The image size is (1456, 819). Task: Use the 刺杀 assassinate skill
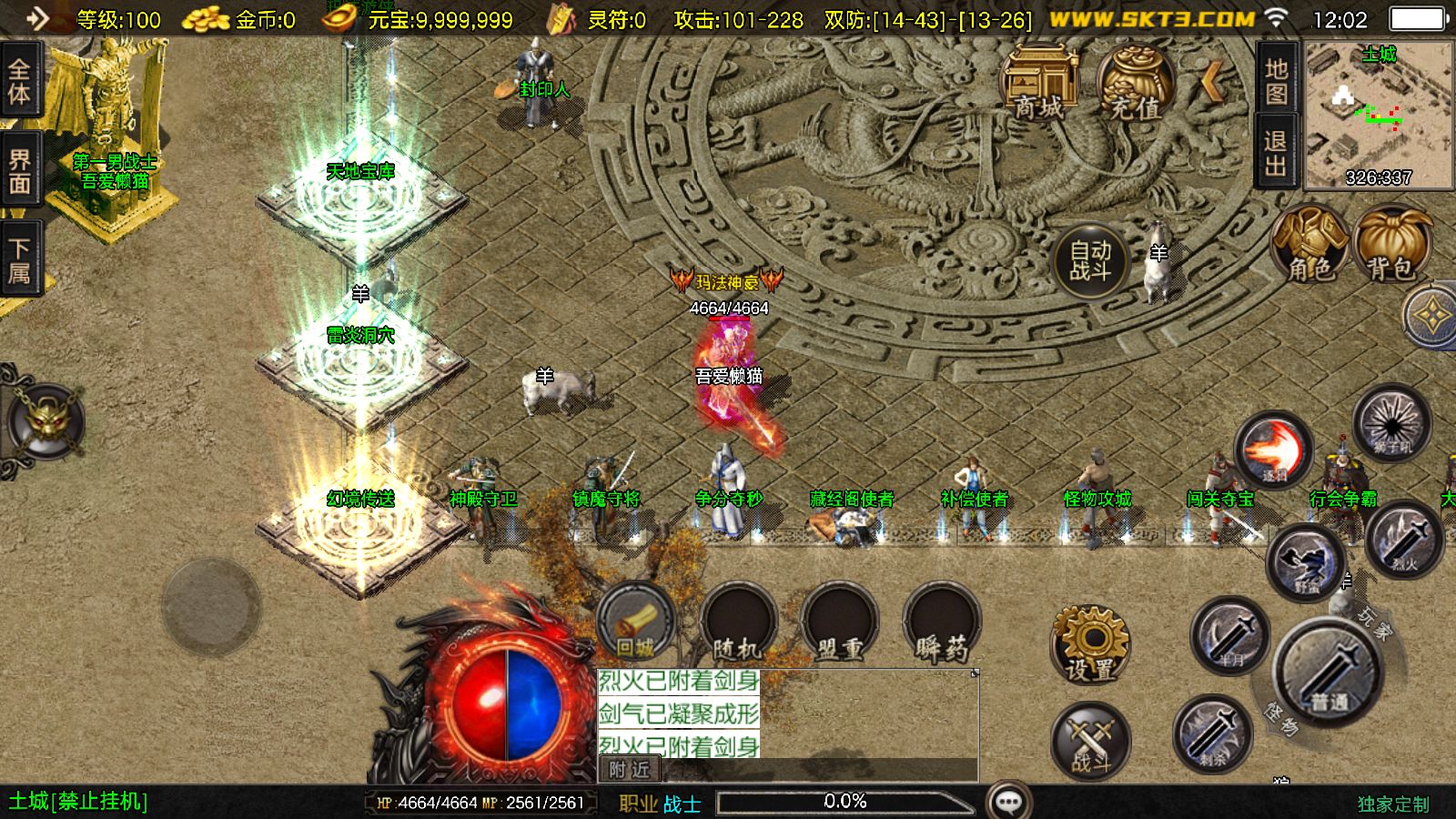click(1211, 733)
